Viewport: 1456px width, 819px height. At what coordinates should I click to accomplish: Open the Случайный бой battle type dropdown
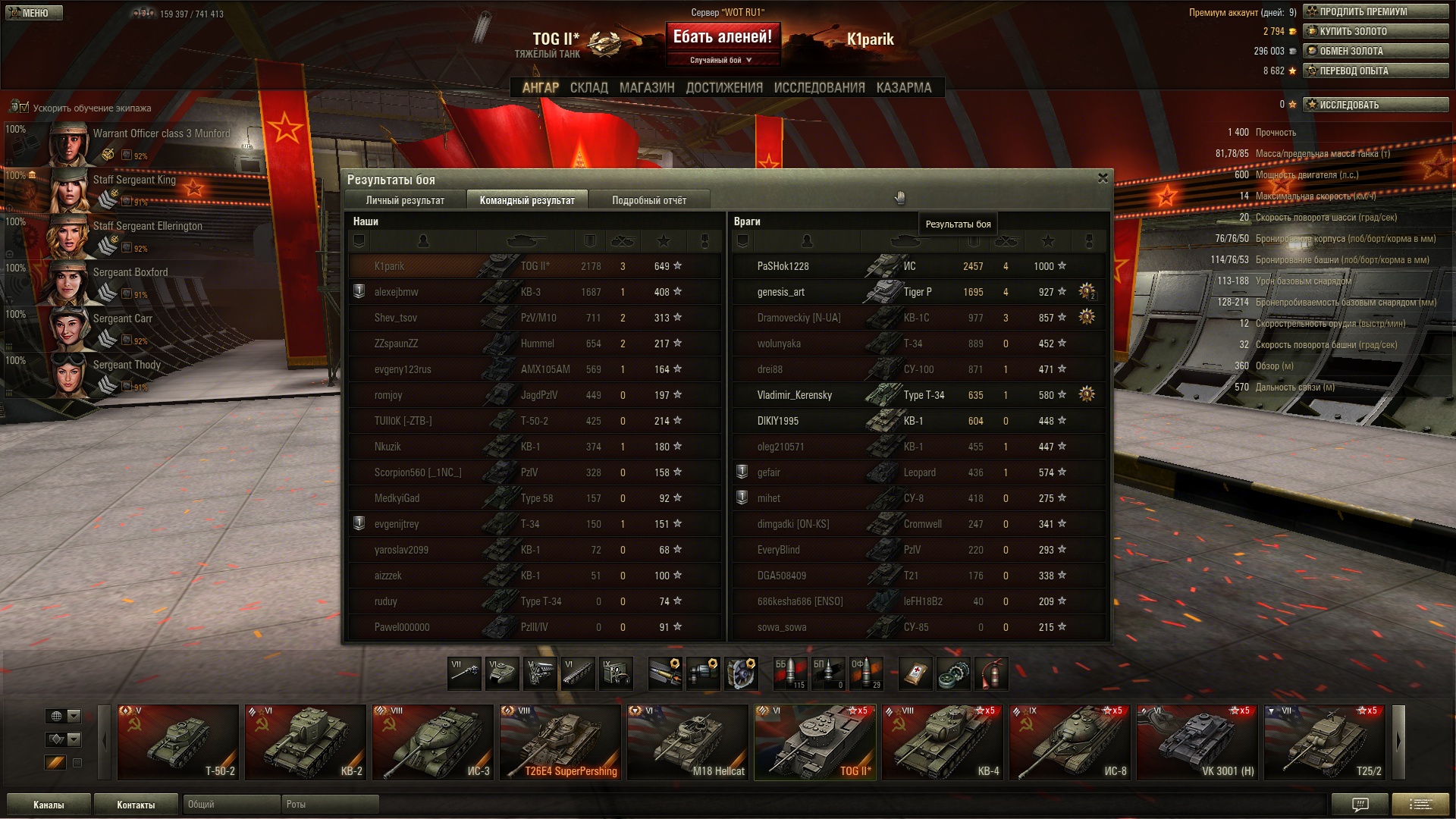(x=721, y=60)
